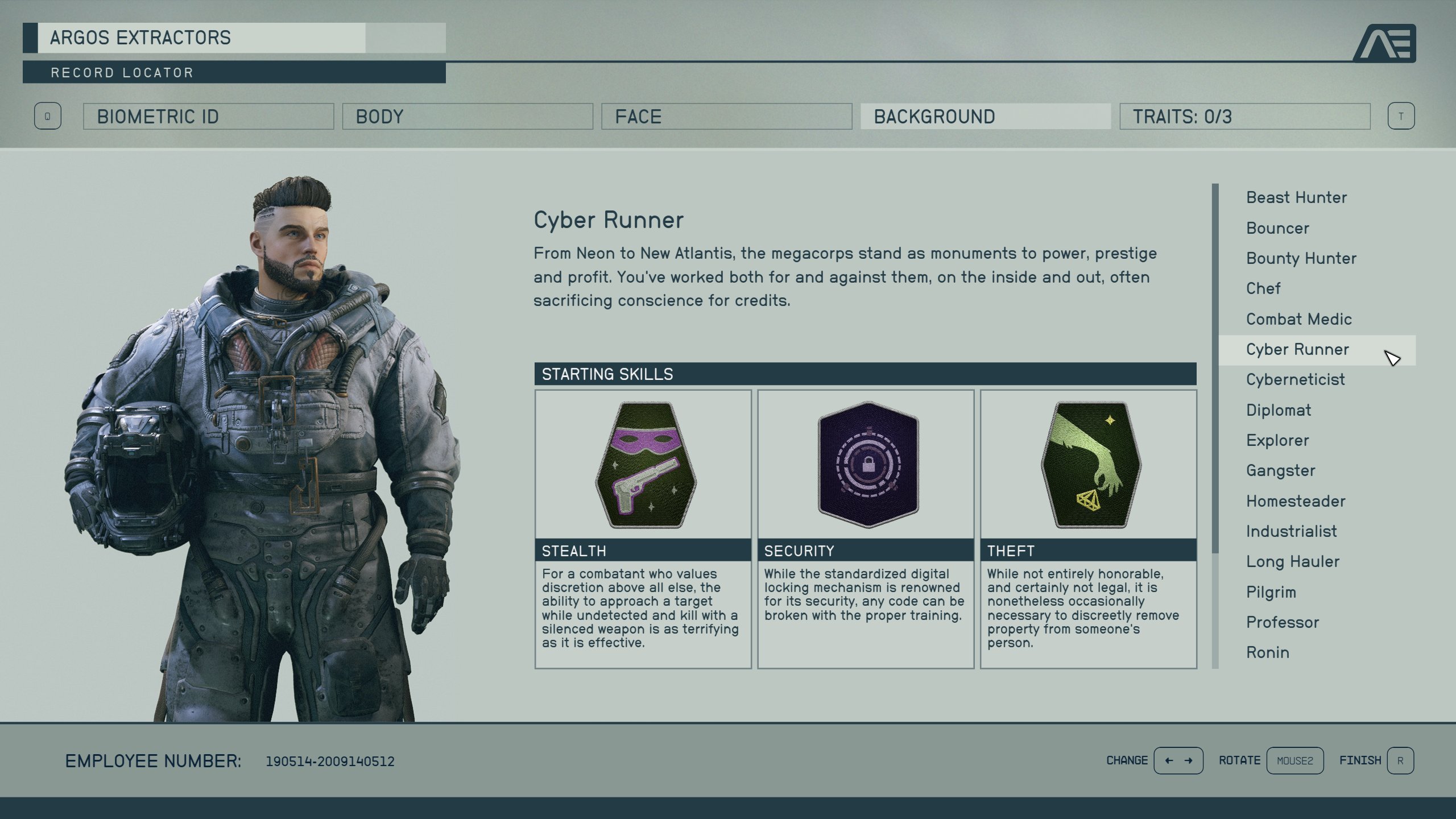Click the employee number field
1456x819 pixels.
point(330,761)
